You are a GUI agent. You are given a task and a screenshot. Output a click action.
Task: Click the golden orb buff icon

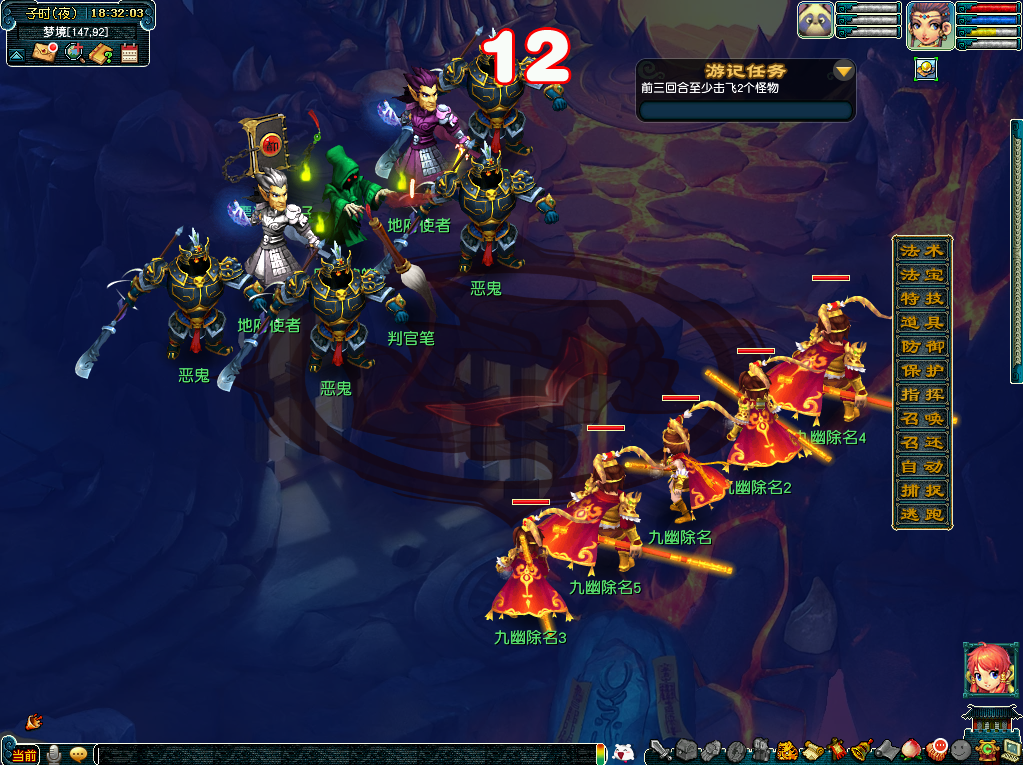click(925, 69)
